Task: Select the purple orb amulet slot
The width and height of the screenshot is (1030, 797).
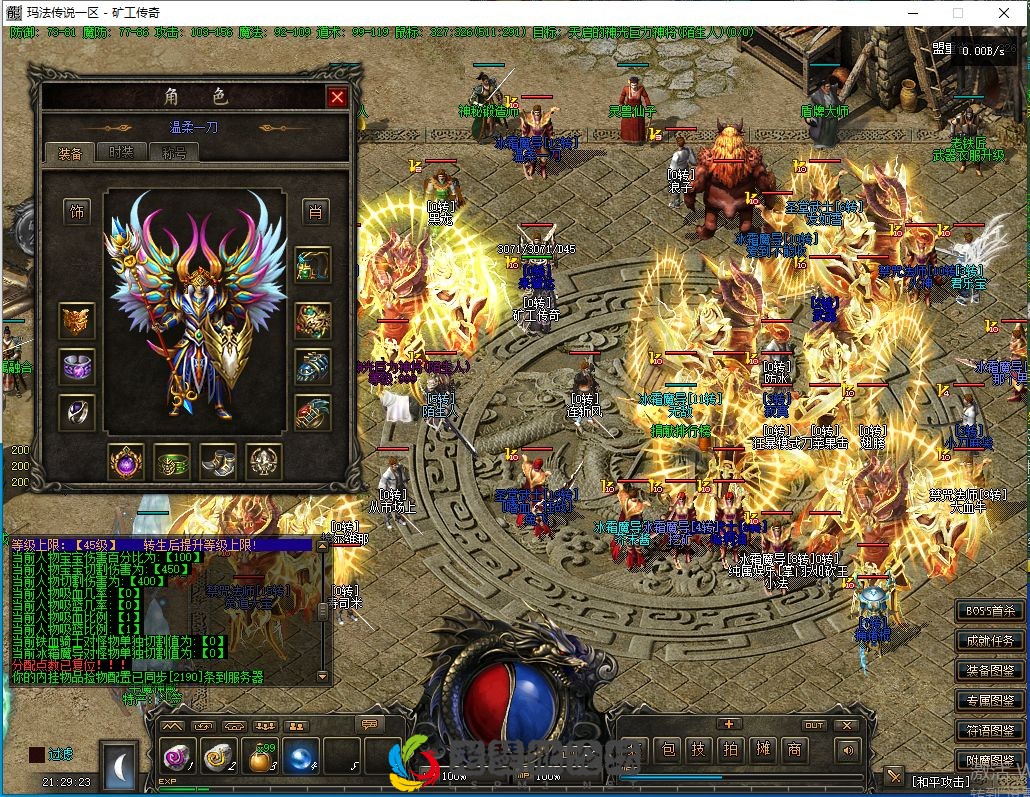Action: tap(126, 461)
